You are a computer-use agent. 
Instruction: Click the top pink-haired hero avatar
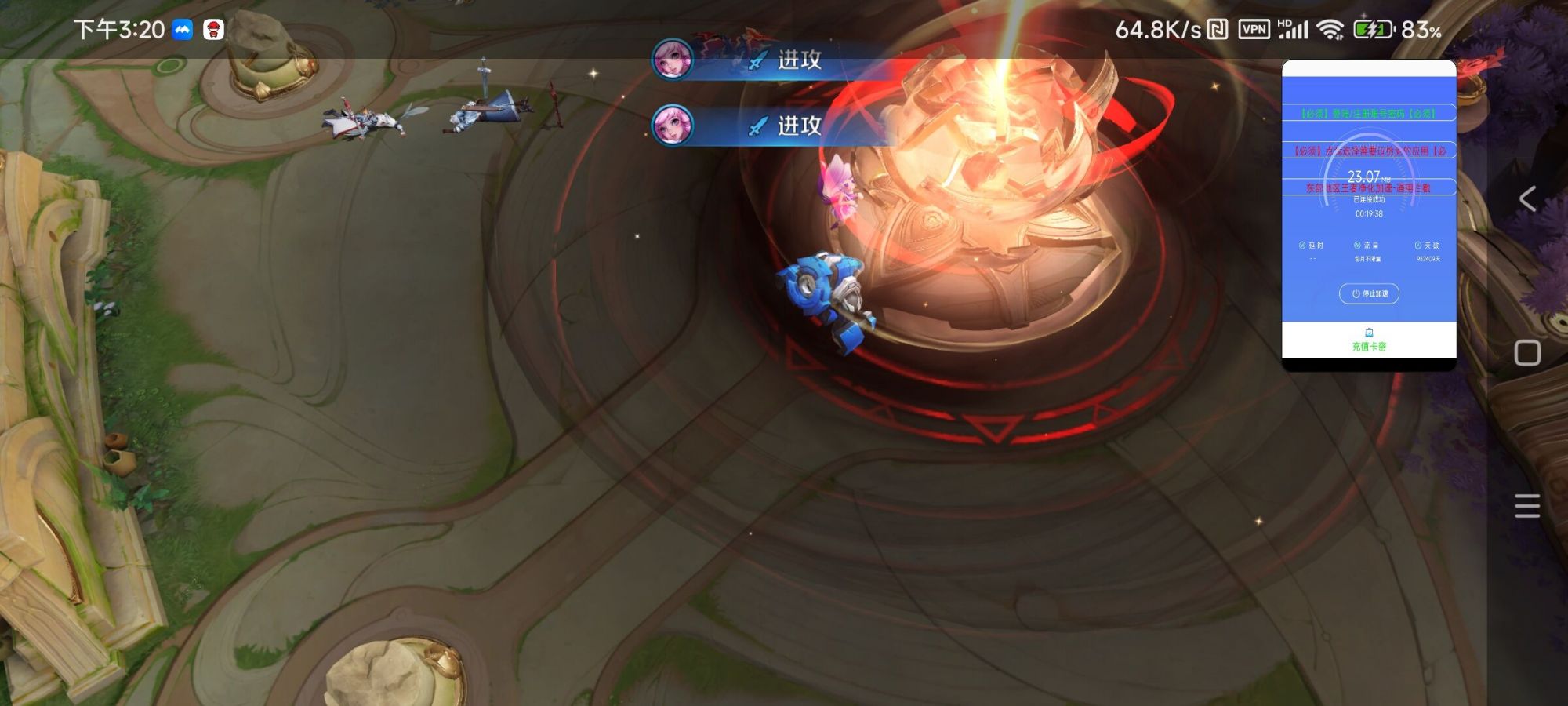coord(671,59)
